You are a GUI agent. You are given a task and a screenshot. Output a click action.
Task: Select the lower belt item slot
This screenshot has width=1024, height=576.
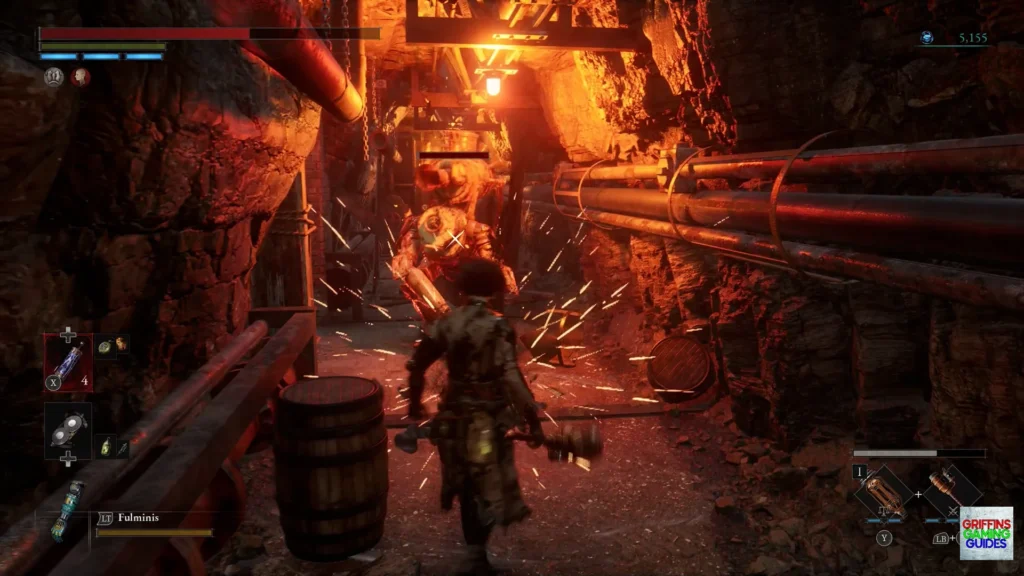68,427
